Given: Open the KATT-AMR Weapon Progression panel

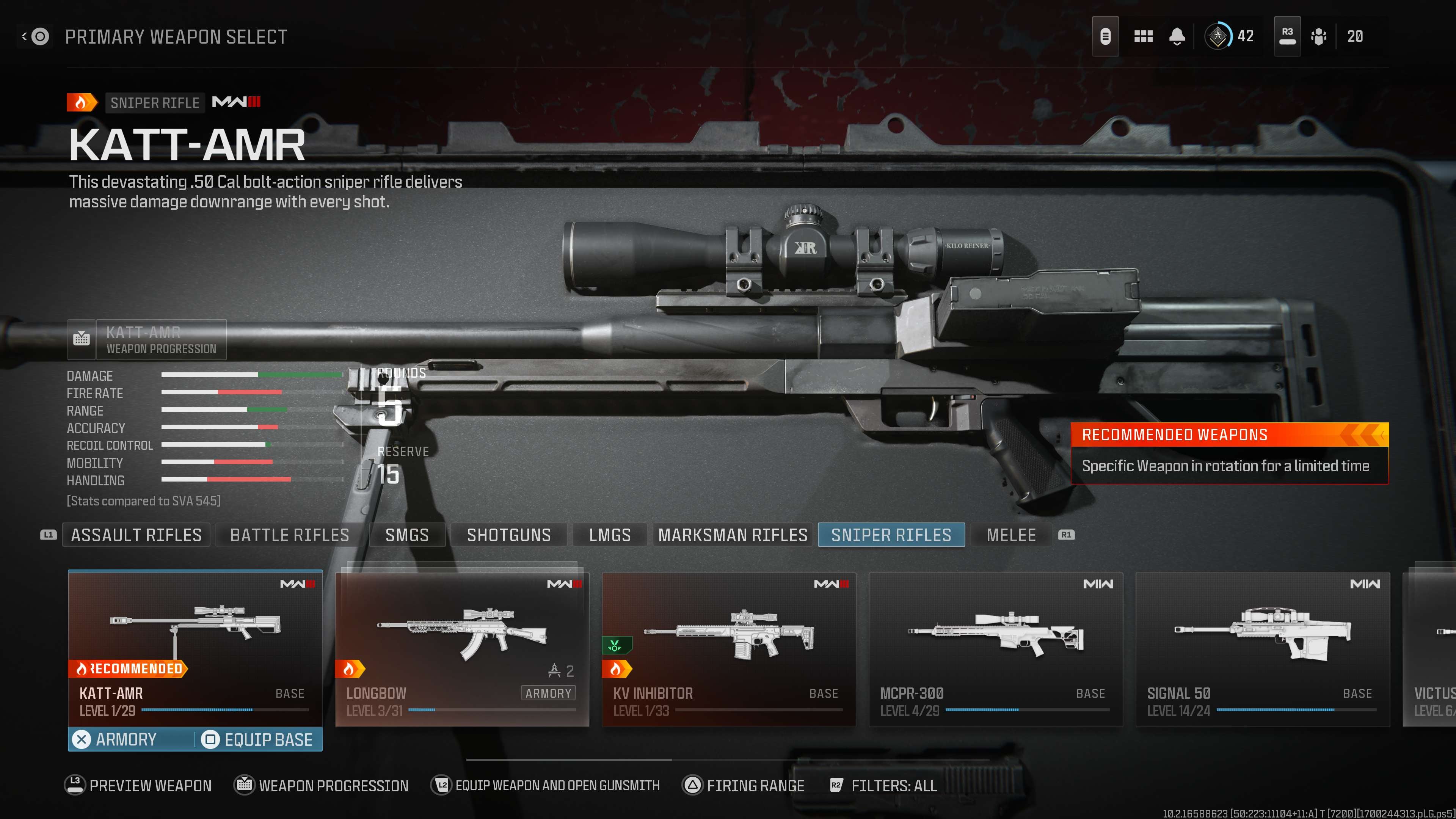Looking at the screenshot, I should (x=147, y=340).
